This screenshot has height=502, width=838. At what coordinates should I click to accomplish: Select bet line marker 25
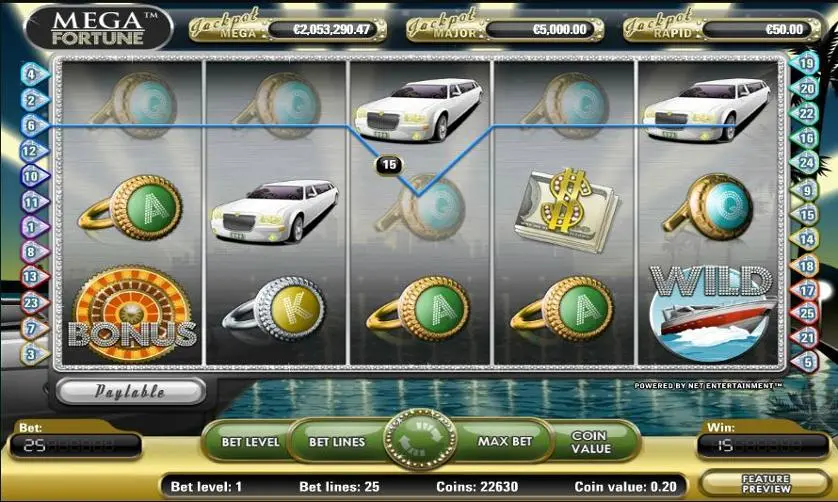tap(807, 316)
